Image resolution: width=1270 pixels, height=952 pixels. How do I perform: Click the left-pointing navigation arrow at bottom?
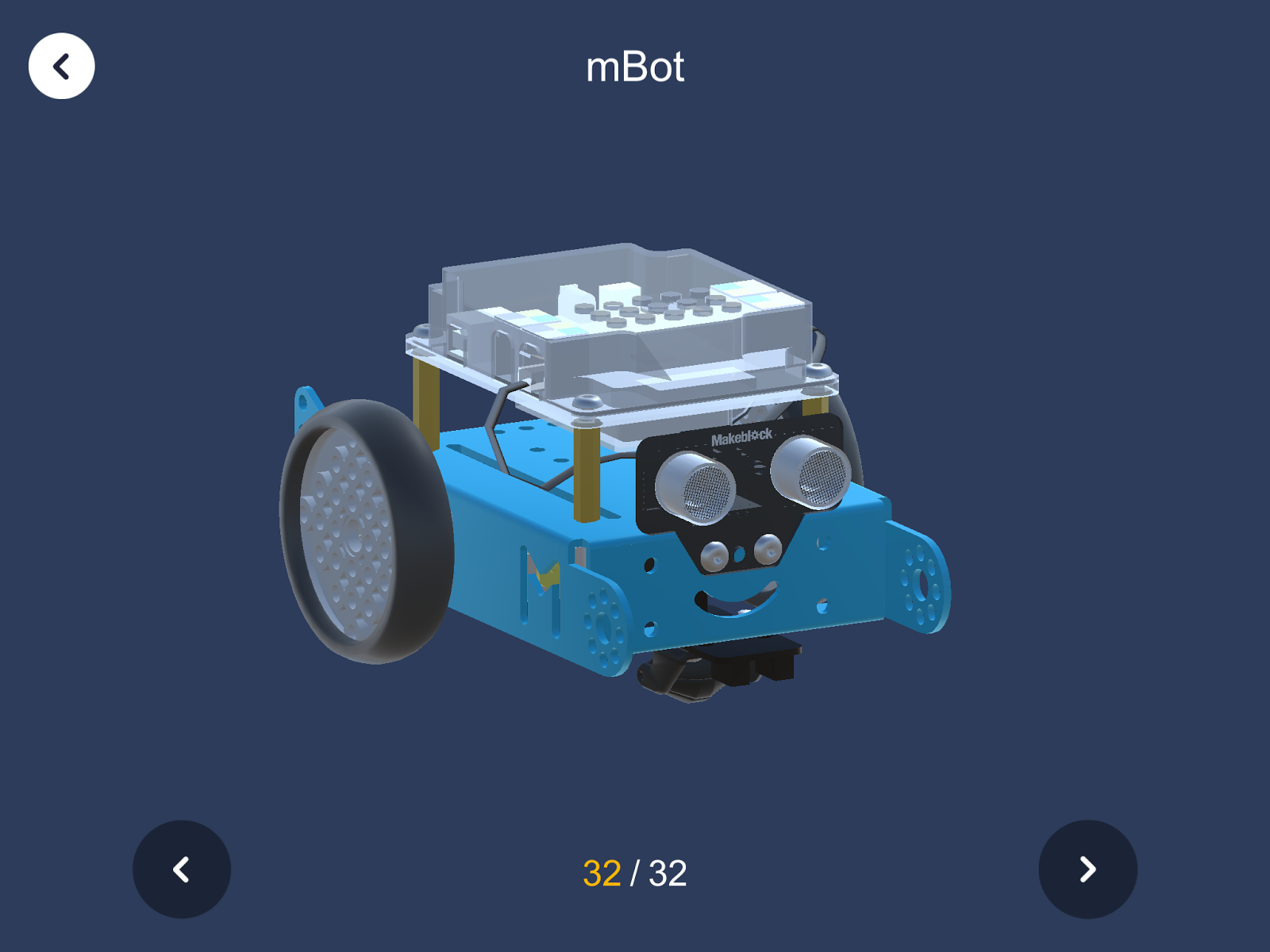tap(181, 869)
